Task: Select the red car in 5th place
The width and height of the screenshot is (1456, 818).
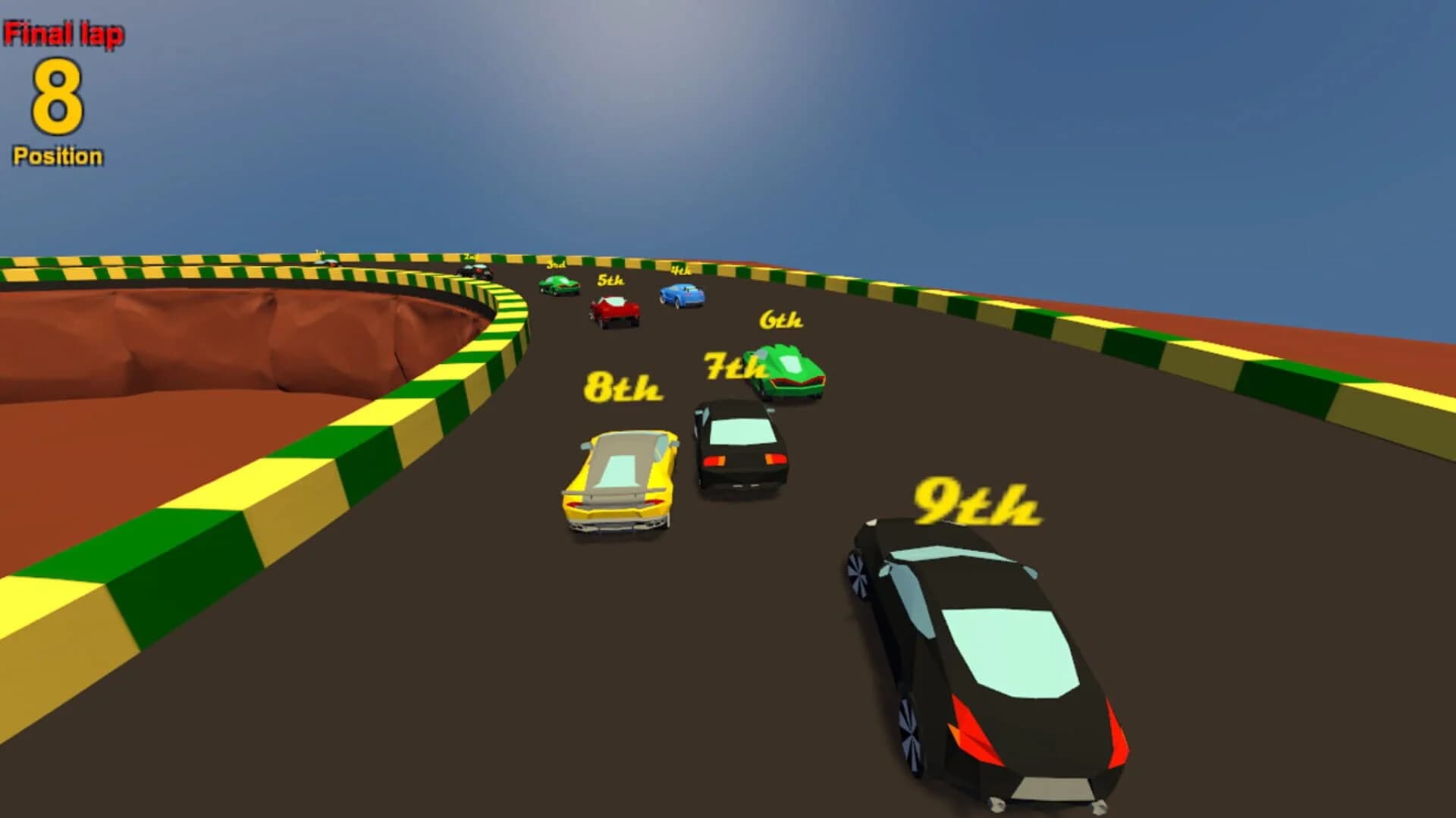Action: coord(614,310)
